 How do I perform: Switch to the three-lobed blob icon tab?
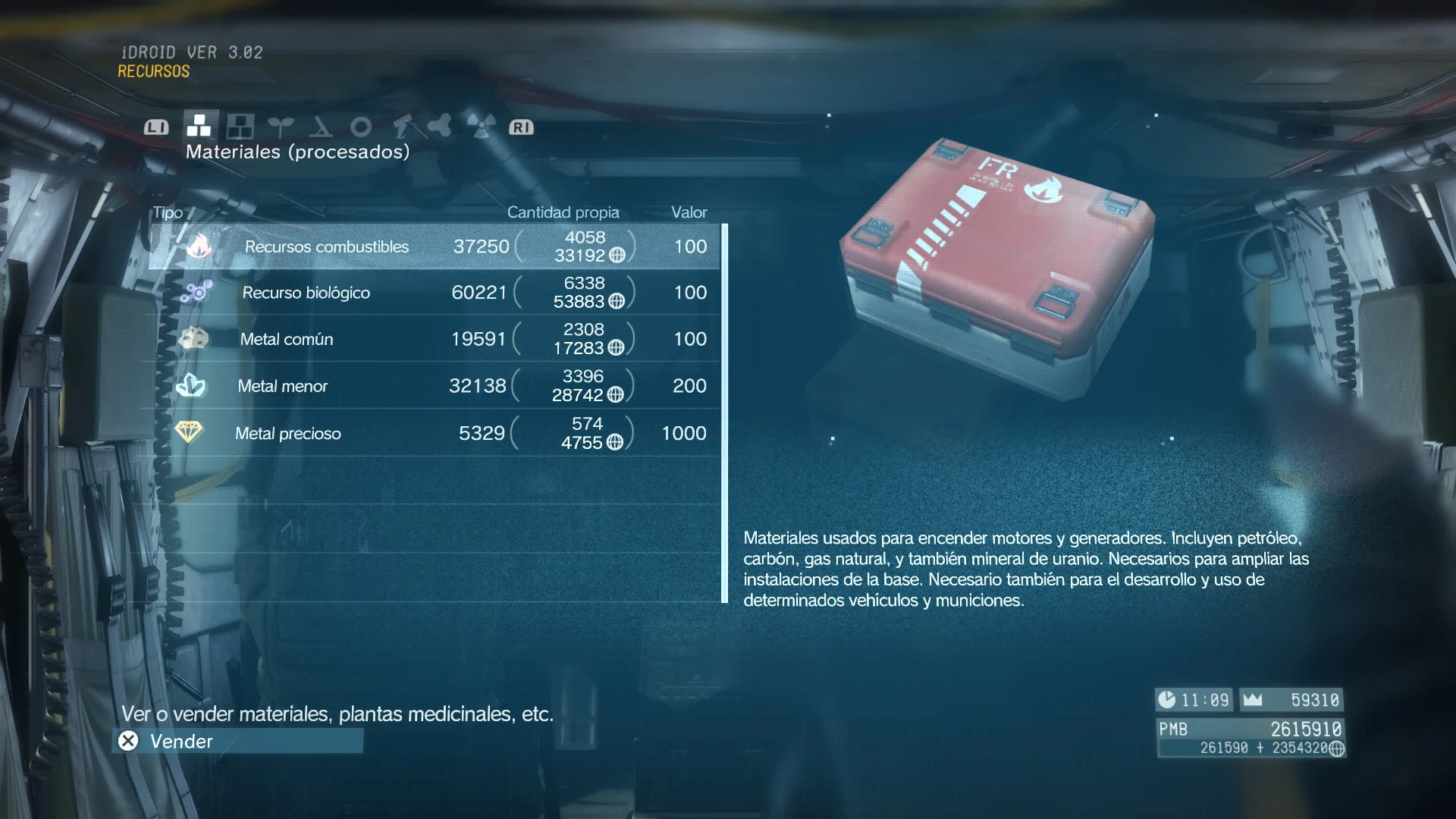(441, 126)
